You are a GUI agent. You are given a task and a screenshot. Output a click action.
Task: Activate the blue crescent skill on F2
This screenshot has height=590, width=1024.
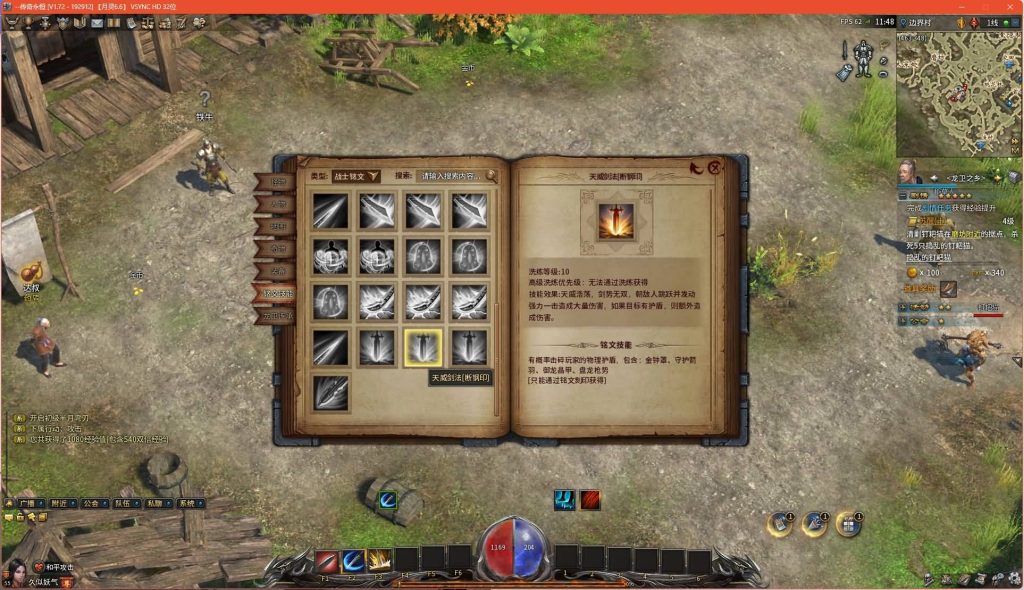[353, 561]
